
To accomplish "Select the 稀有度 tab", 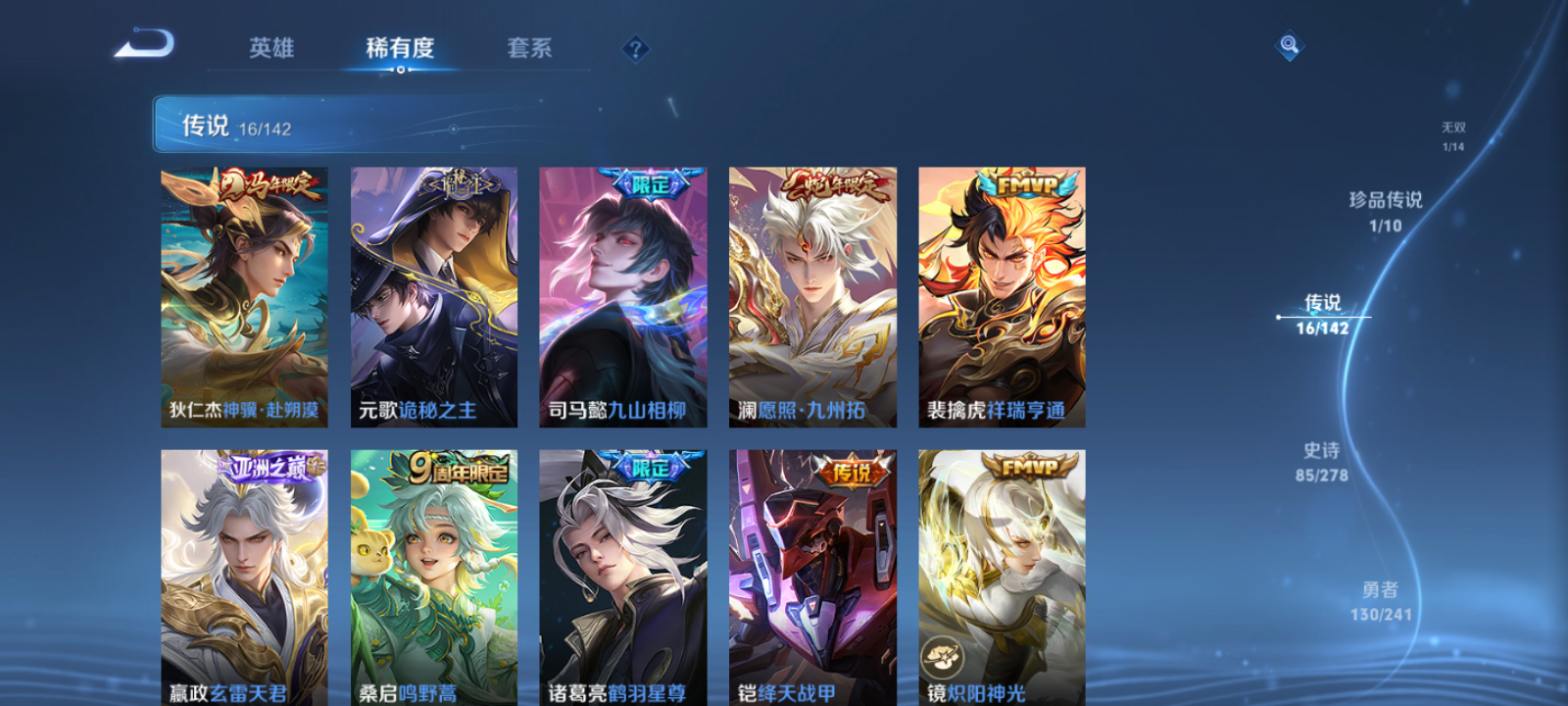I will [398, 48].
